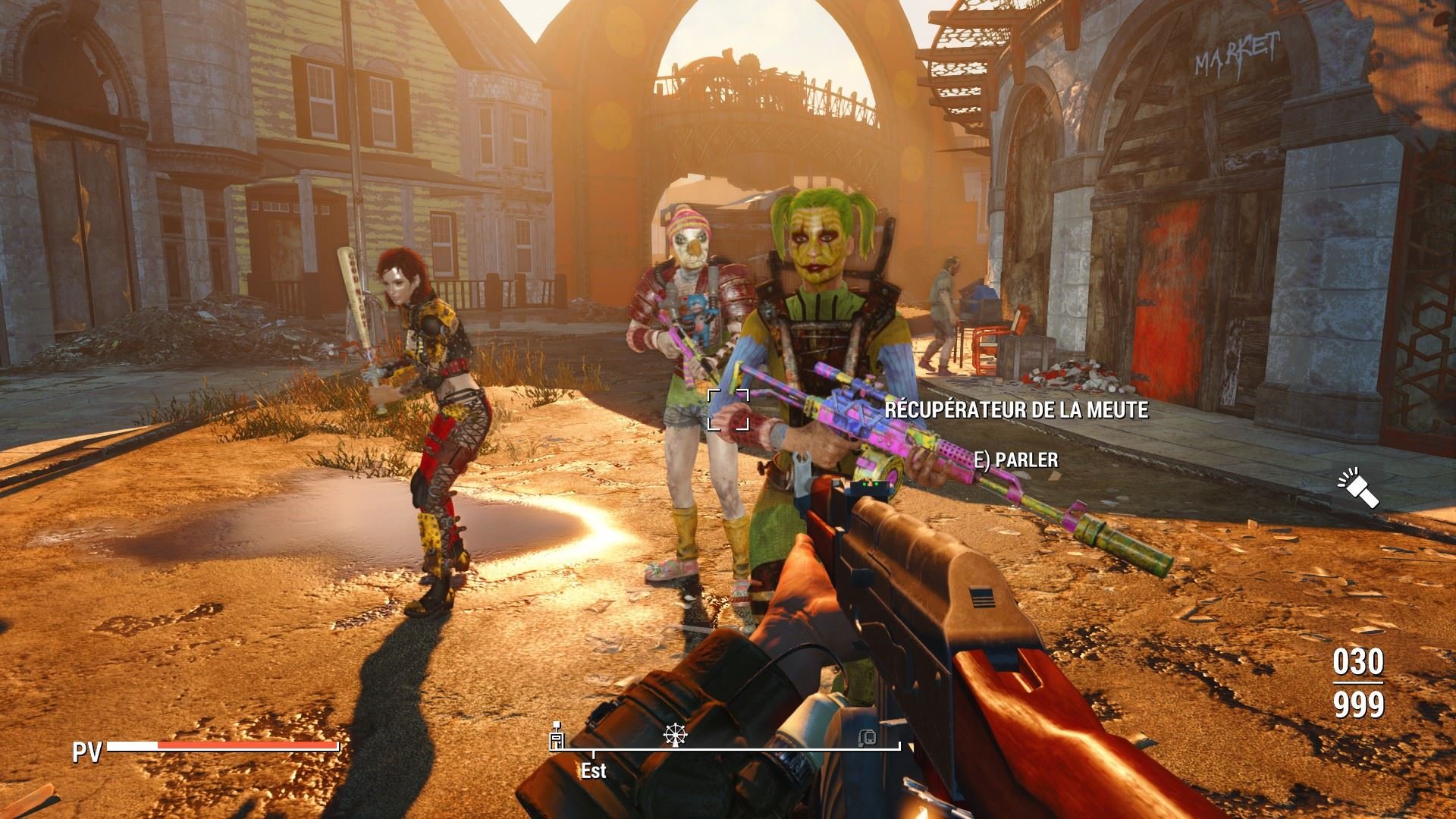Select the ferris wheel compass marker
Screen dimensions: 1456x819
click(673, 733)
